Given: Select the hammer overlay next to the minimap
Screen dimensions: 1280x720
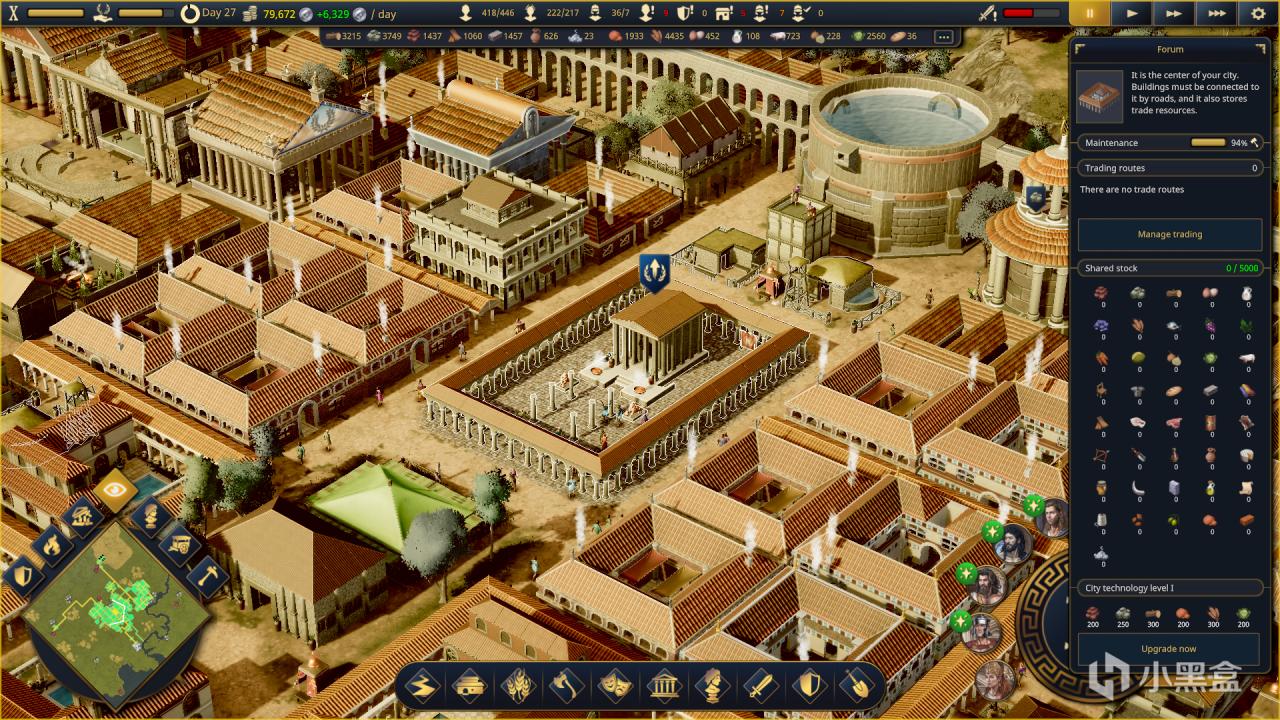Looking at the screenshot, I should click(x=208, y=575).
